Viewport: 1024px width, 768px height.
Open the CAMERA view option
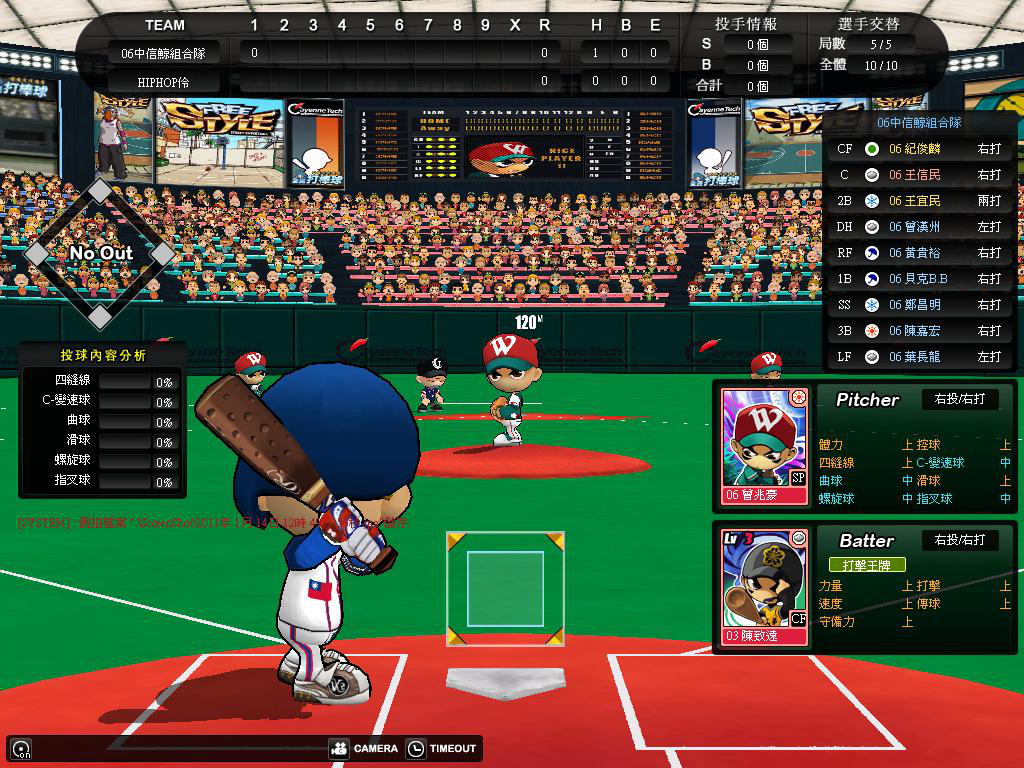point(363,748)
